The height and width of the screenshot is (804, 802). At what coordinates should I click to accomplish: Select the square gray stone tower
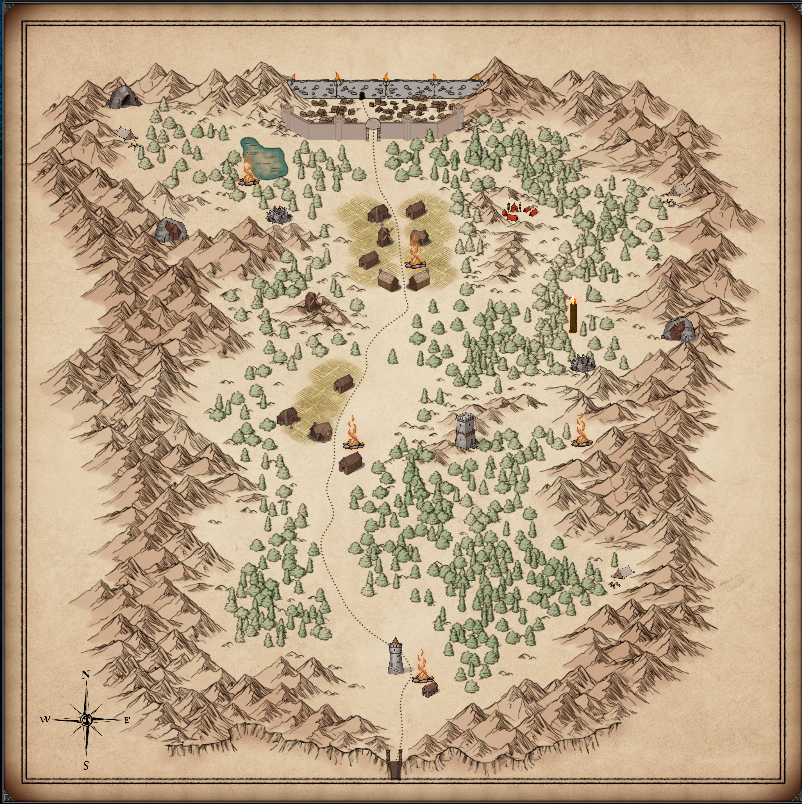point(465,431)
